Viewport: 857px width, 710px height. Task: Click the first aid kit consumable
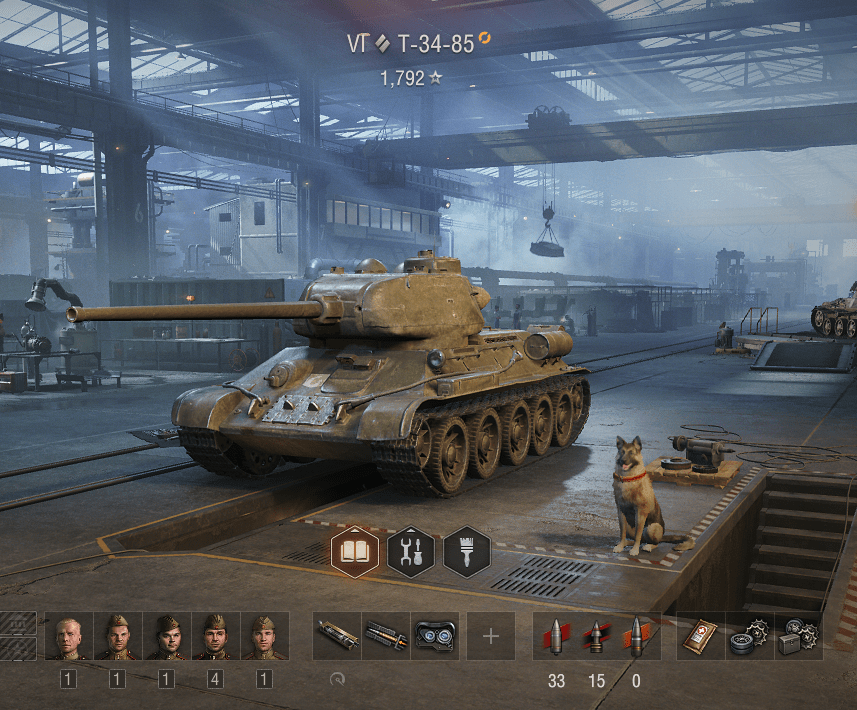click(x=700, y=636)
